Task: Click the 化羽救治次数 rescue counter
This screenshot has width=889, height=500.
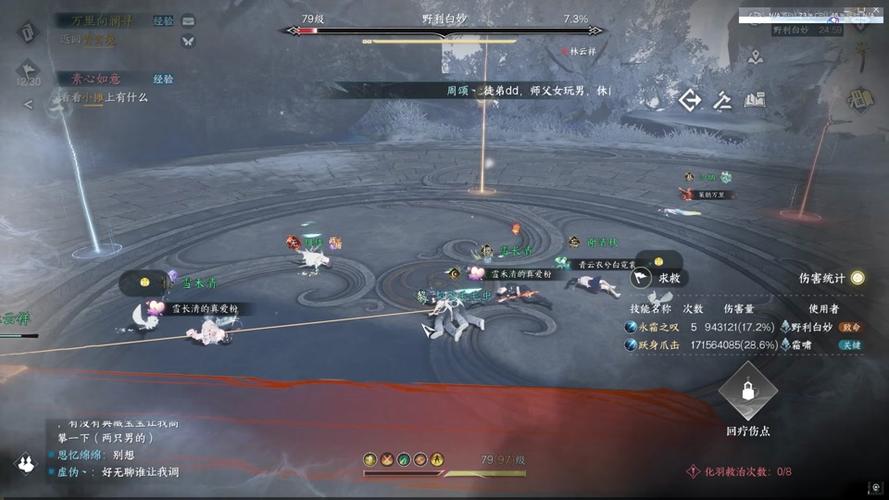Action: [x=740, y=471]
